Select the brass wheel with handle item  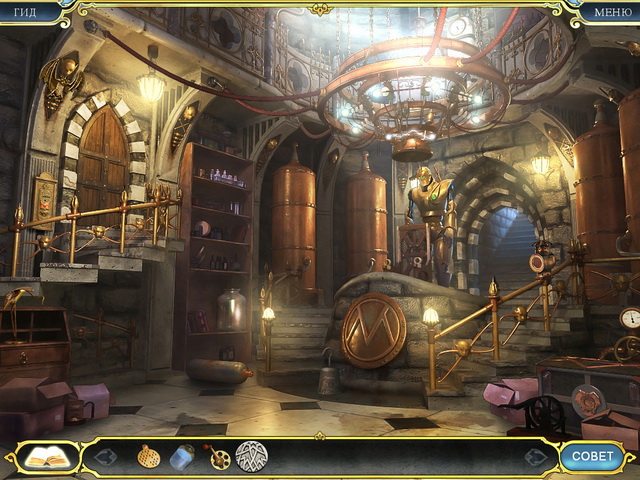point(217,457)
